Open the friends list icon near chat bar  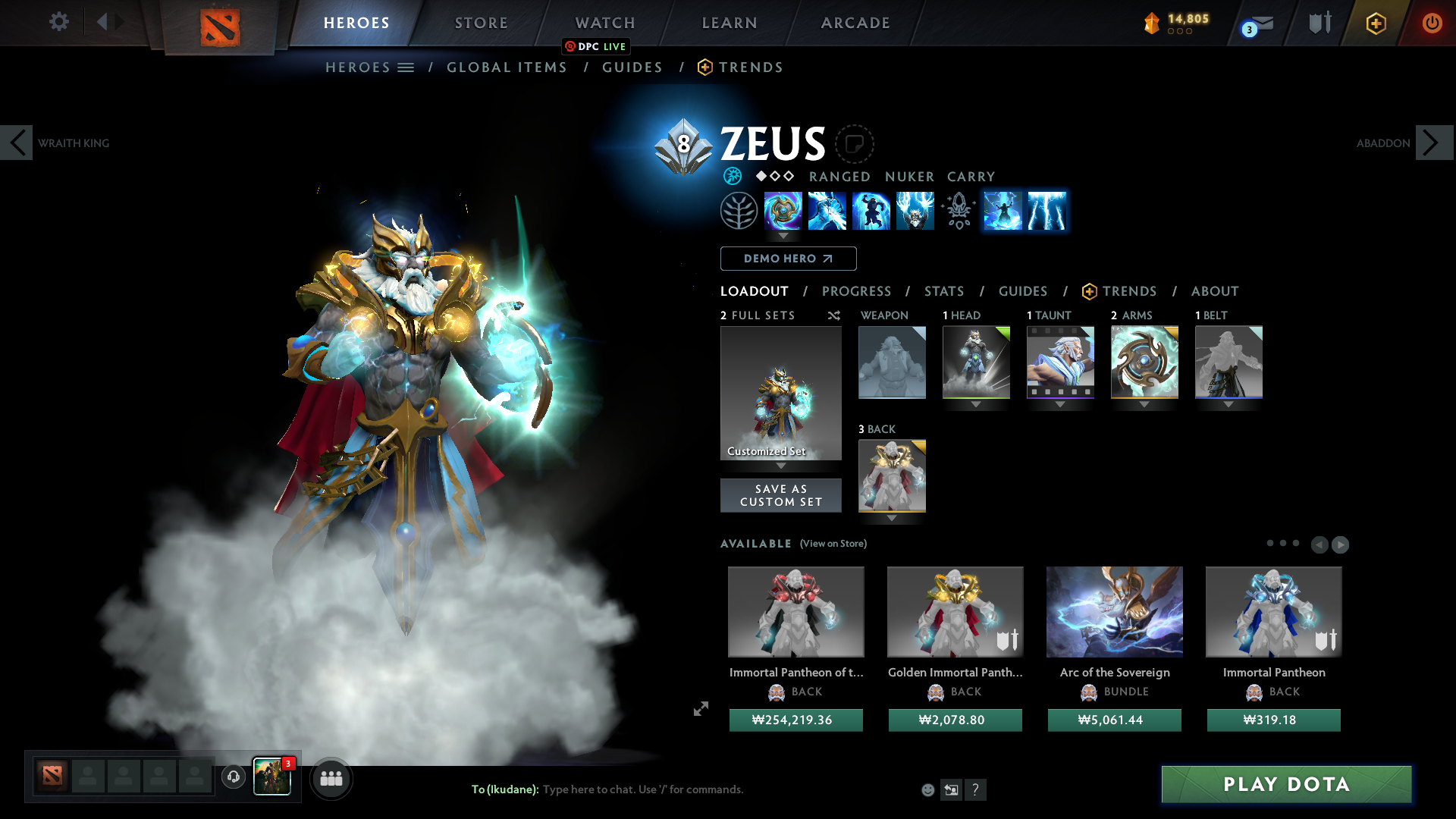pyautogui.click(x=331, y=777)
